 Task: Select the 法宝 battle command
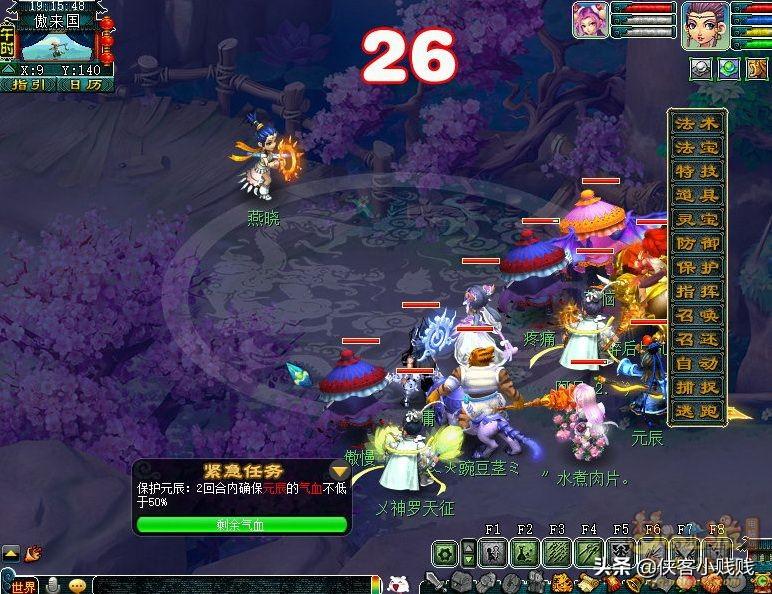coord(696,147)
